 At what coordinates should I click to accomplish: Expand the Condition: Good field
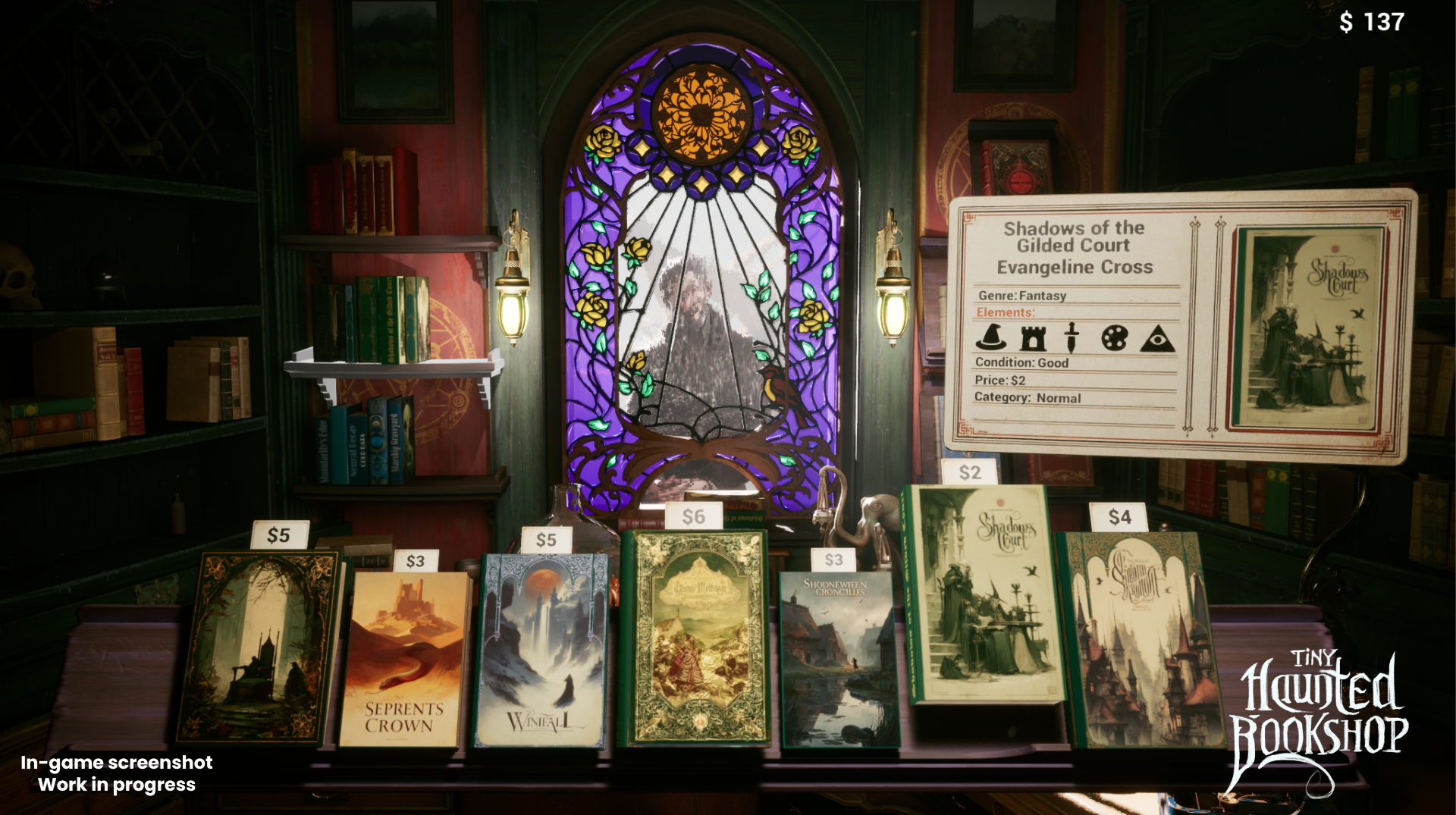pyautogui.click(x=1023, y=363)
